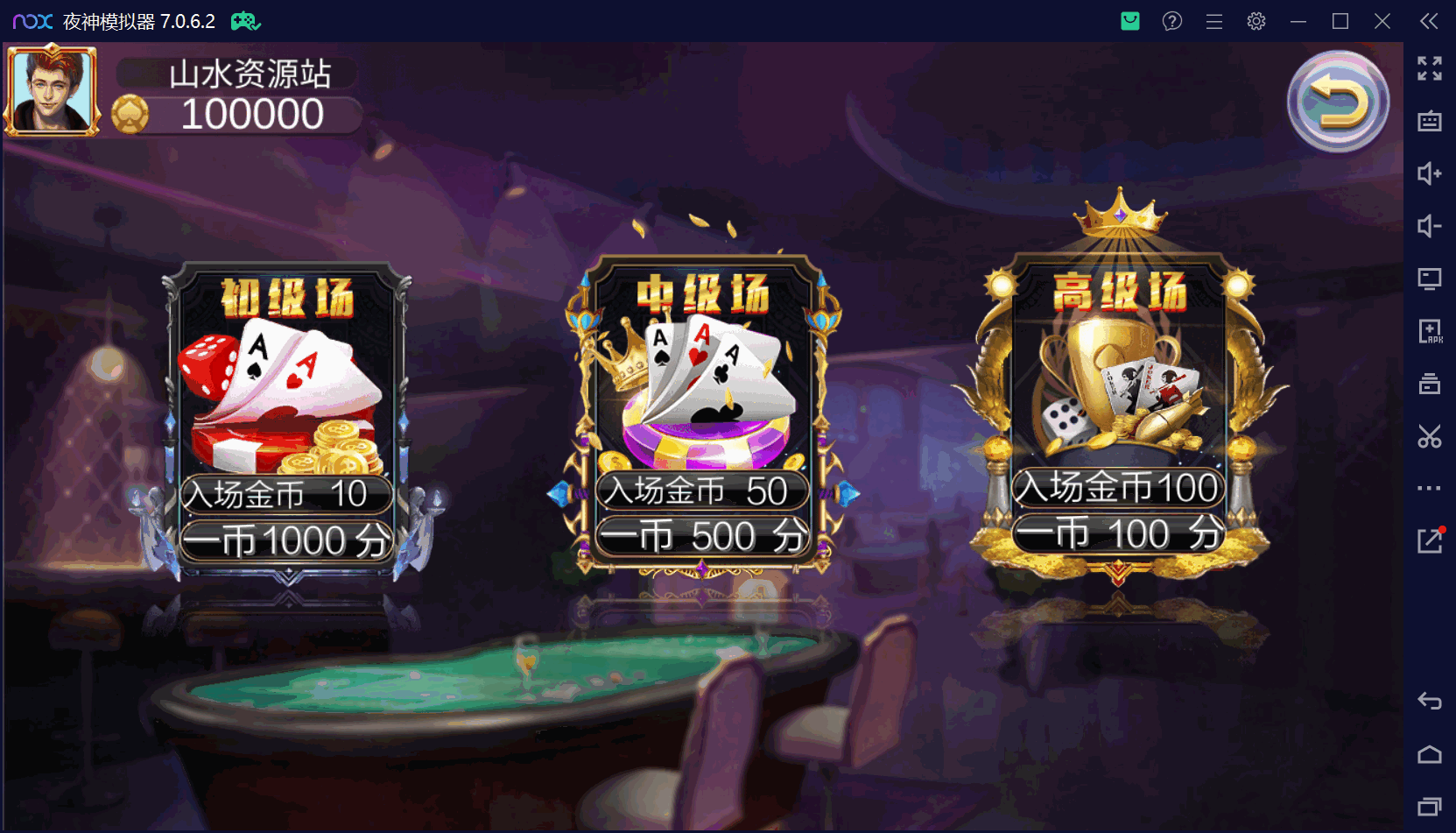Open Nox help and support
Viewport: 1456px width, 833px height.
point(1171,20)
